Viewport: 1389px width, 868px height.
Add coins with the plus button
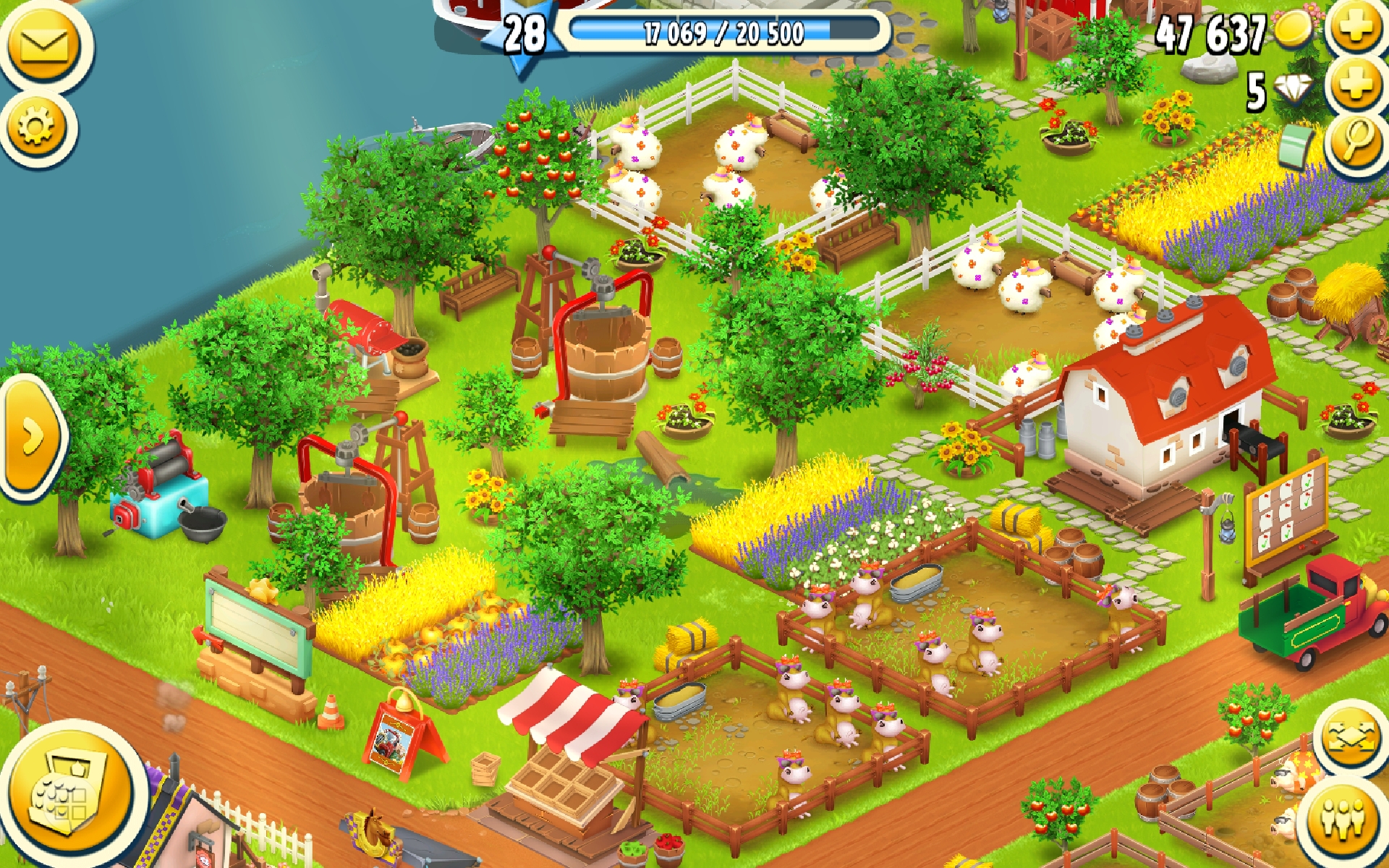coord(1357,29)
